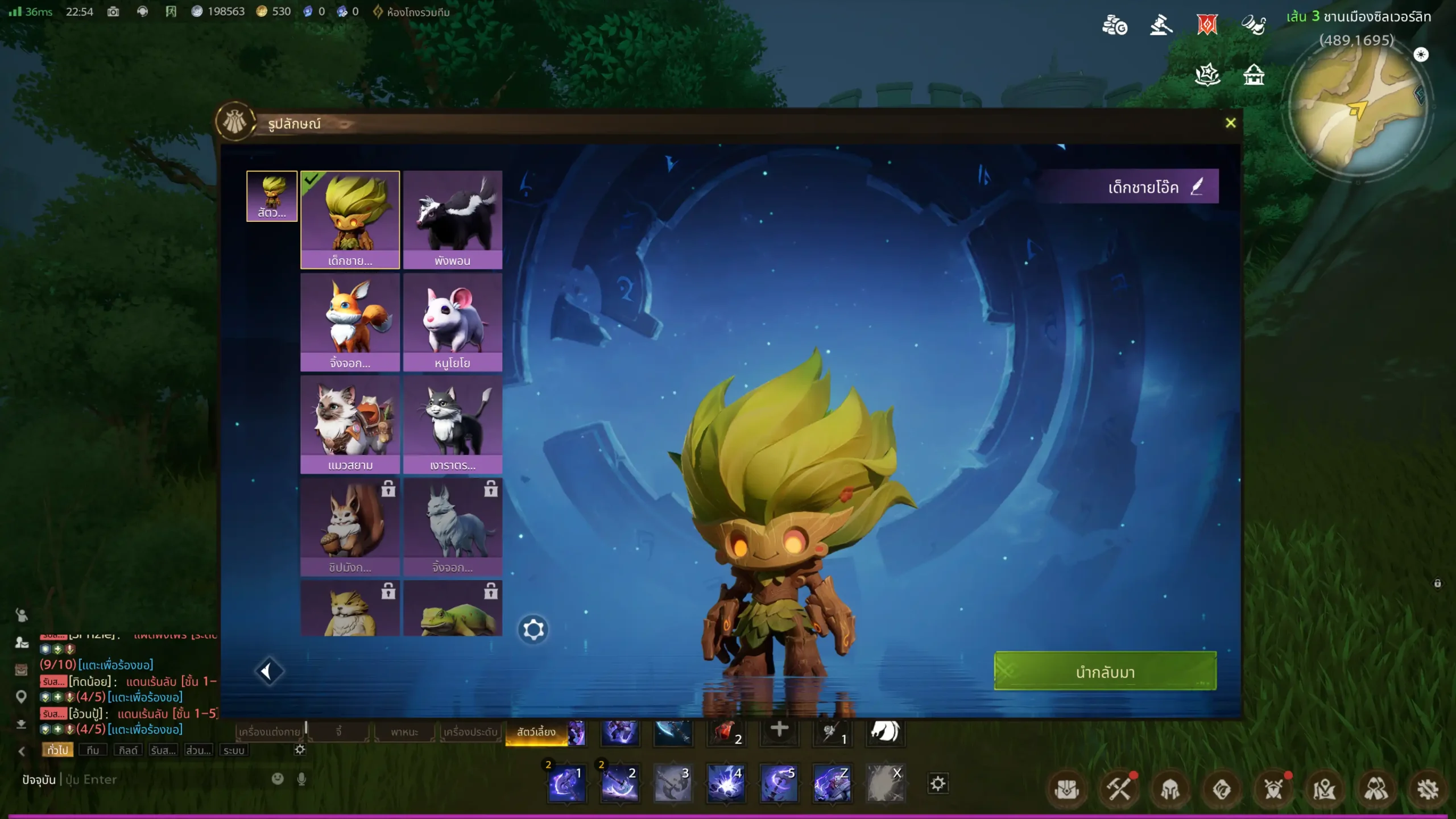Select the locked chipmunk pet tile
Viewport: 1456px width, 819px height.
tap(350, 526)
